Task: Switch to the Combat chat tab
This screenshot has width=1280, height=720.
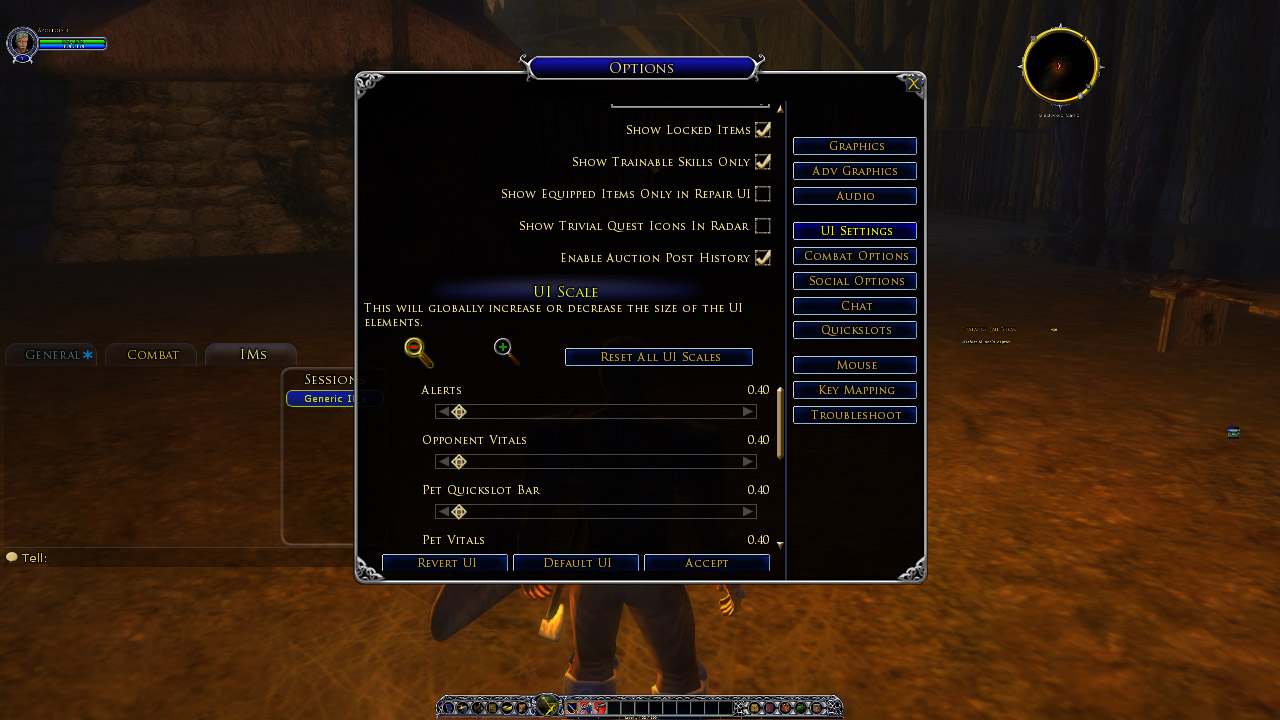Action: [152, 355]
